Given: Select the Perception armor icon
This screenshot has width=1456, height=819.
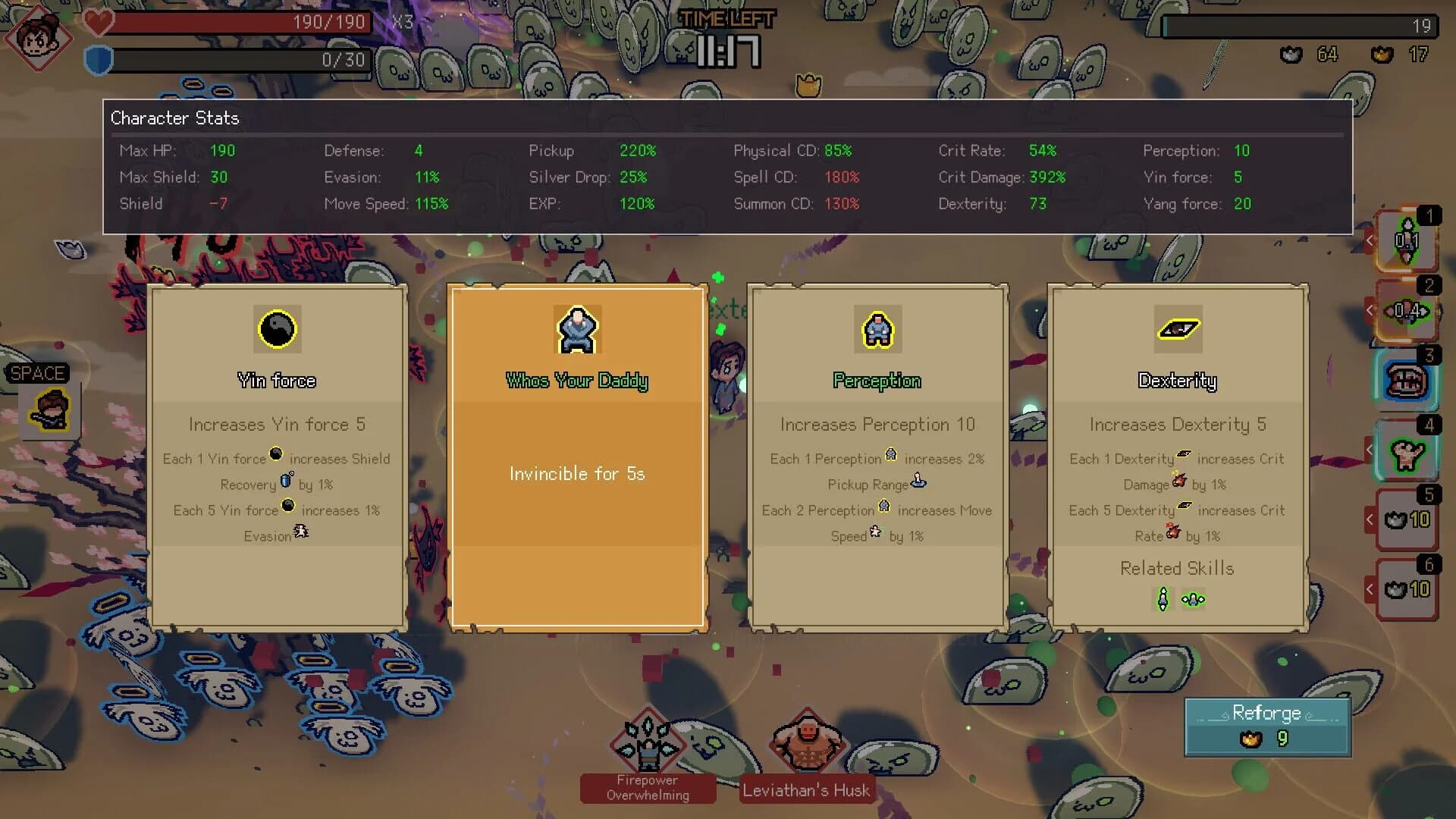Looking at the screenshot, I should coord(877,329).
